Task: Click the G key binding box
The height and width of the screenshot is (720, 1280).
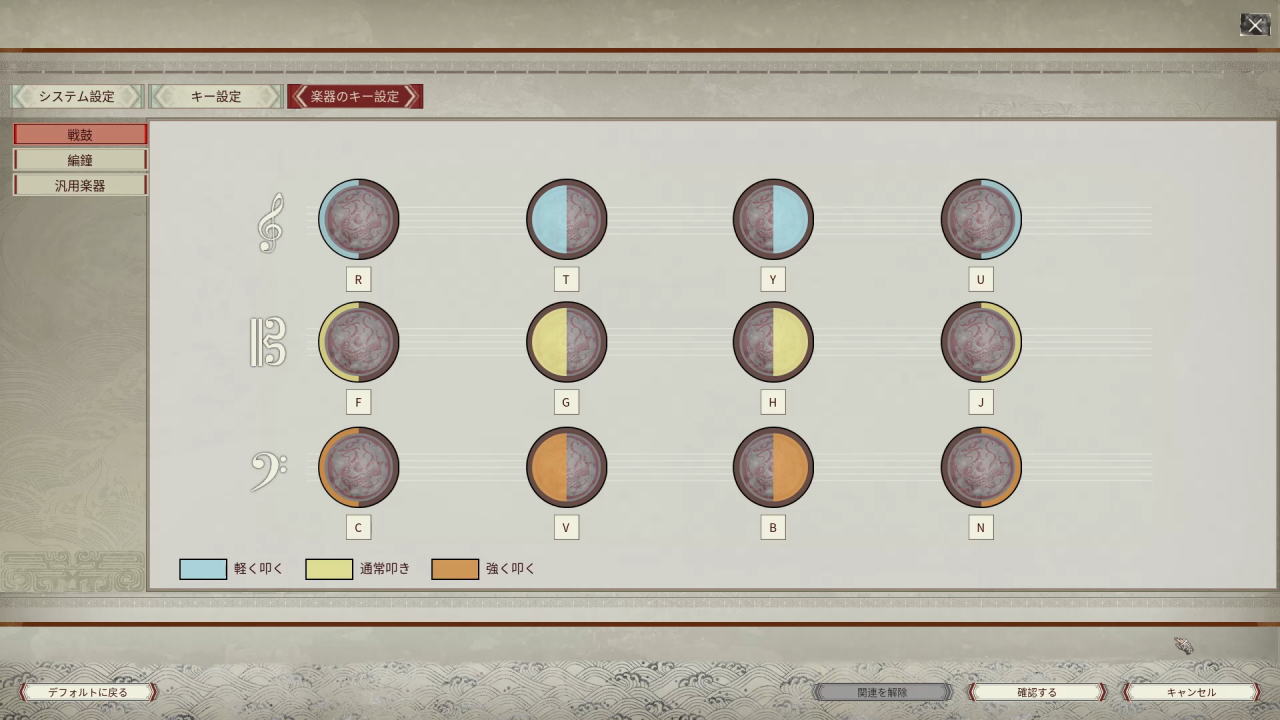Action: tap(566, 402)
